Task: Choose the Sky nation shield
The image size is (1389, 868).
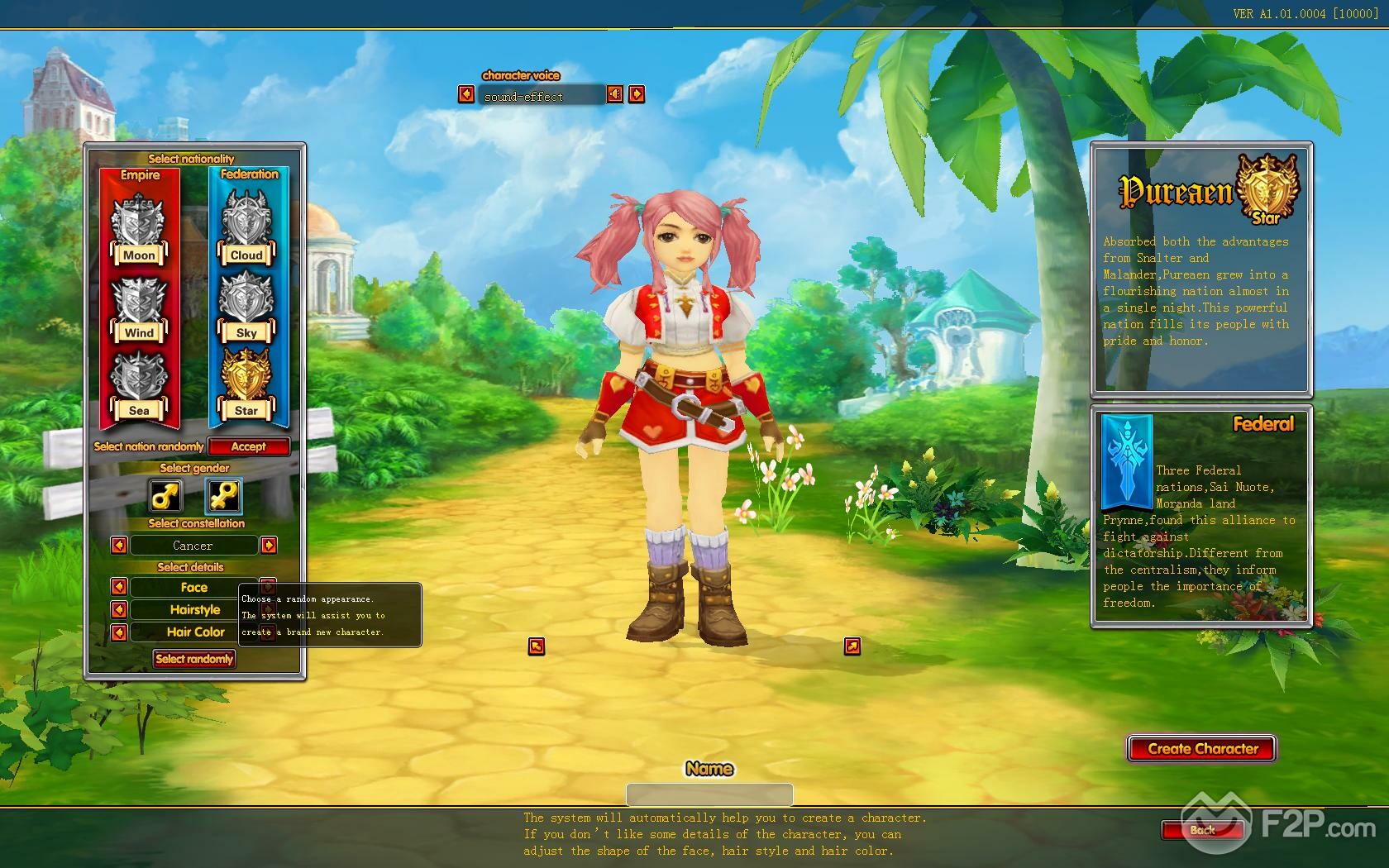Action: coord(246,307)
